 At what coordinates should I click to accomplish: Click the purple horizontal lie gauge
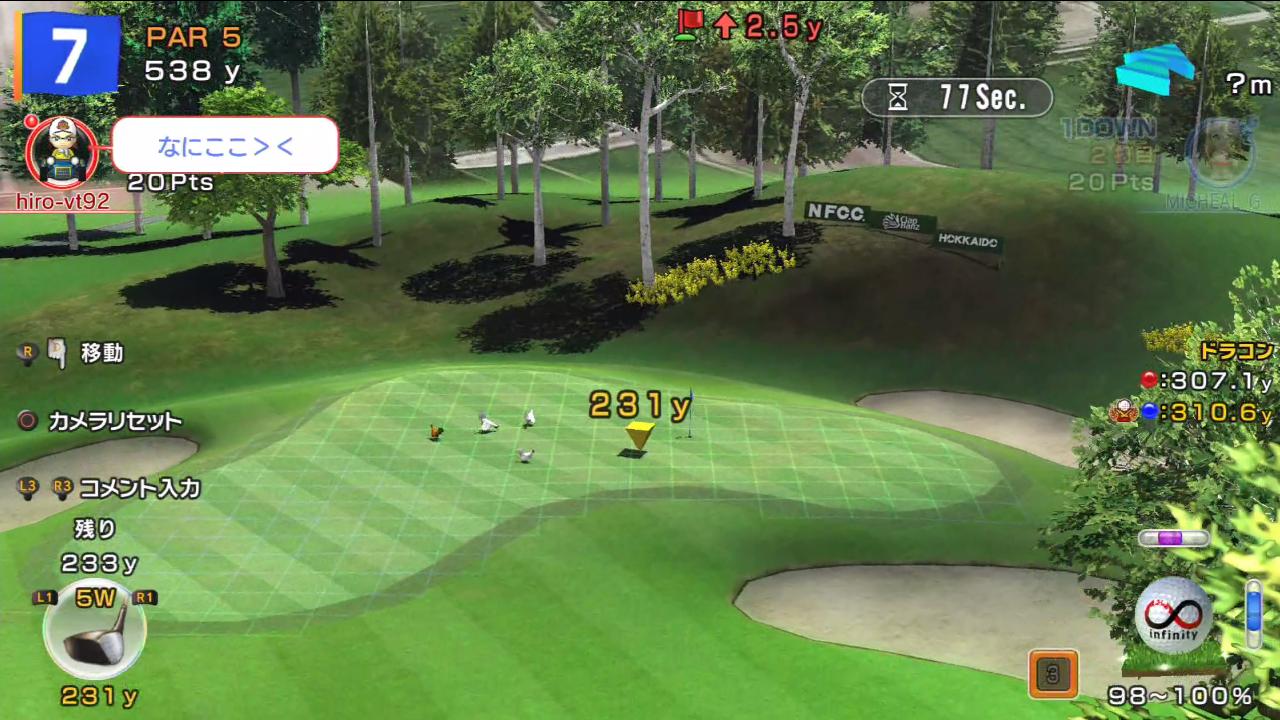[1173, 538]
